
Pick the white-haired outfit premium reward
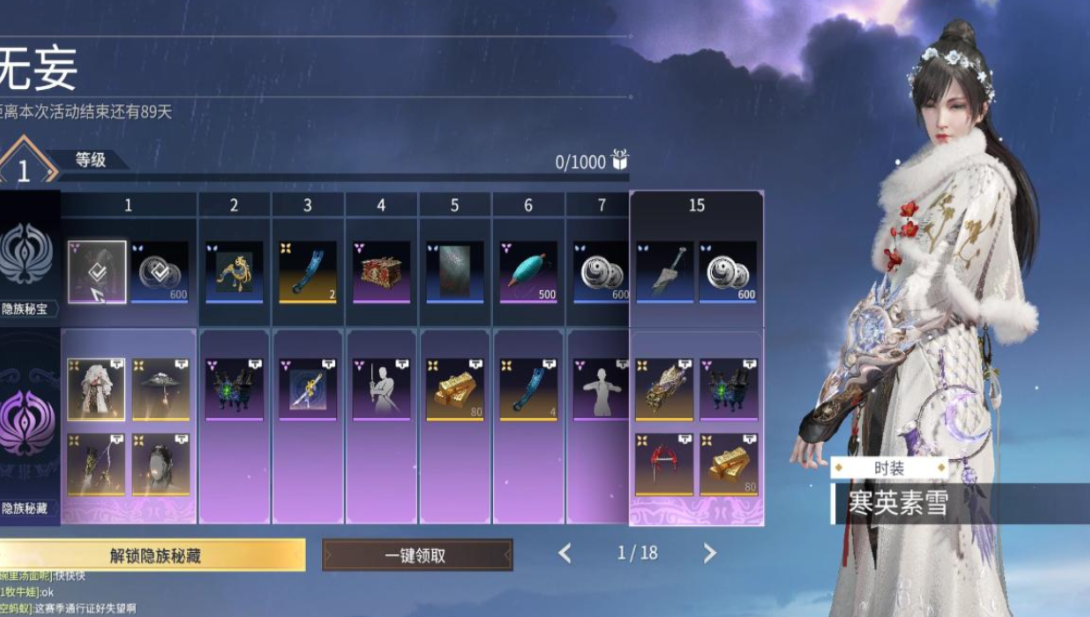(x=96, y=390)
